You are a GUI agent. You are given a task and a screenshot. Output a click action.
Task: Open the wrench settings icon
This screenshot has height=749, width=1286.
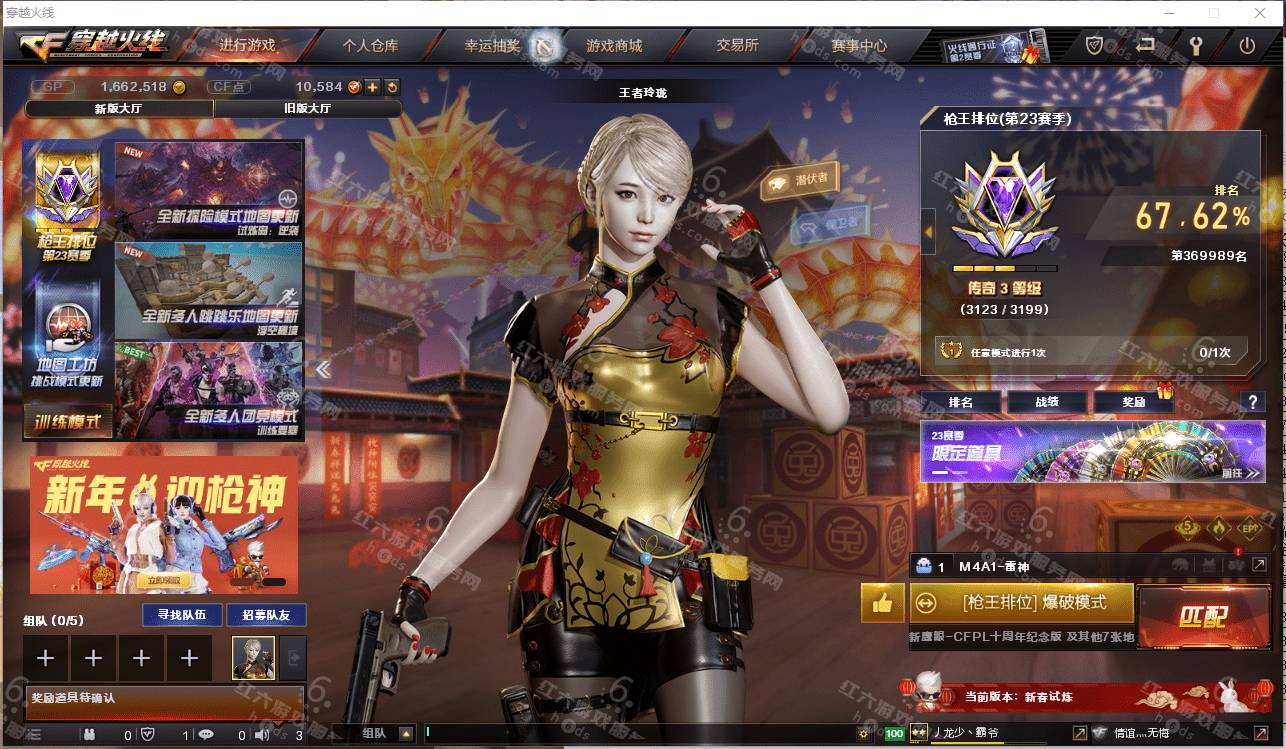tap(1195, 46)
